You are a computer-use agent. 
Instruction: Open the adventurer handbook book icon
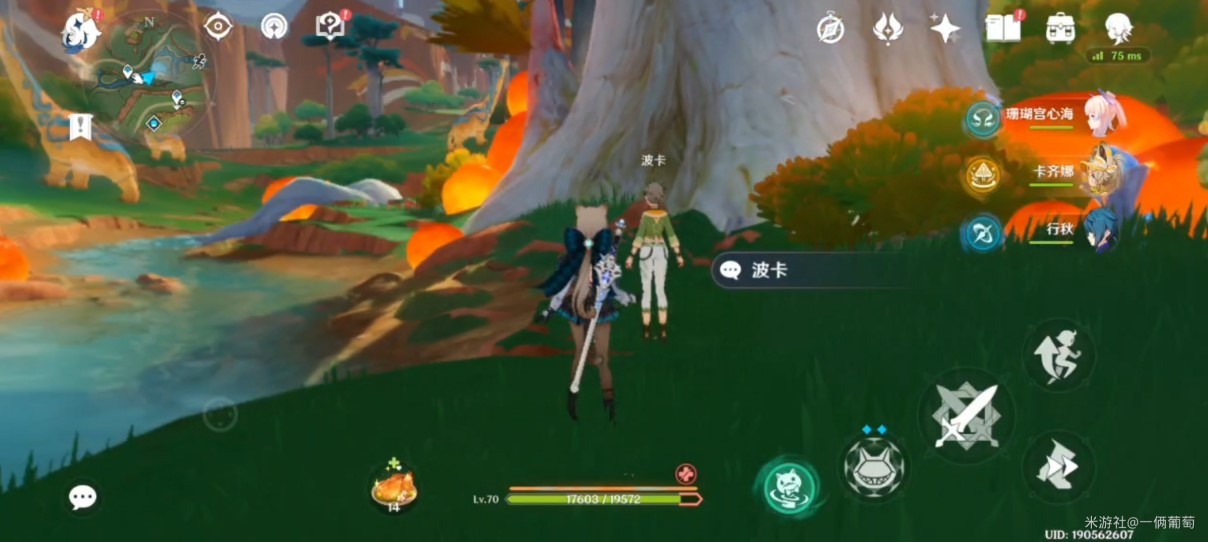click(1003, 28)
